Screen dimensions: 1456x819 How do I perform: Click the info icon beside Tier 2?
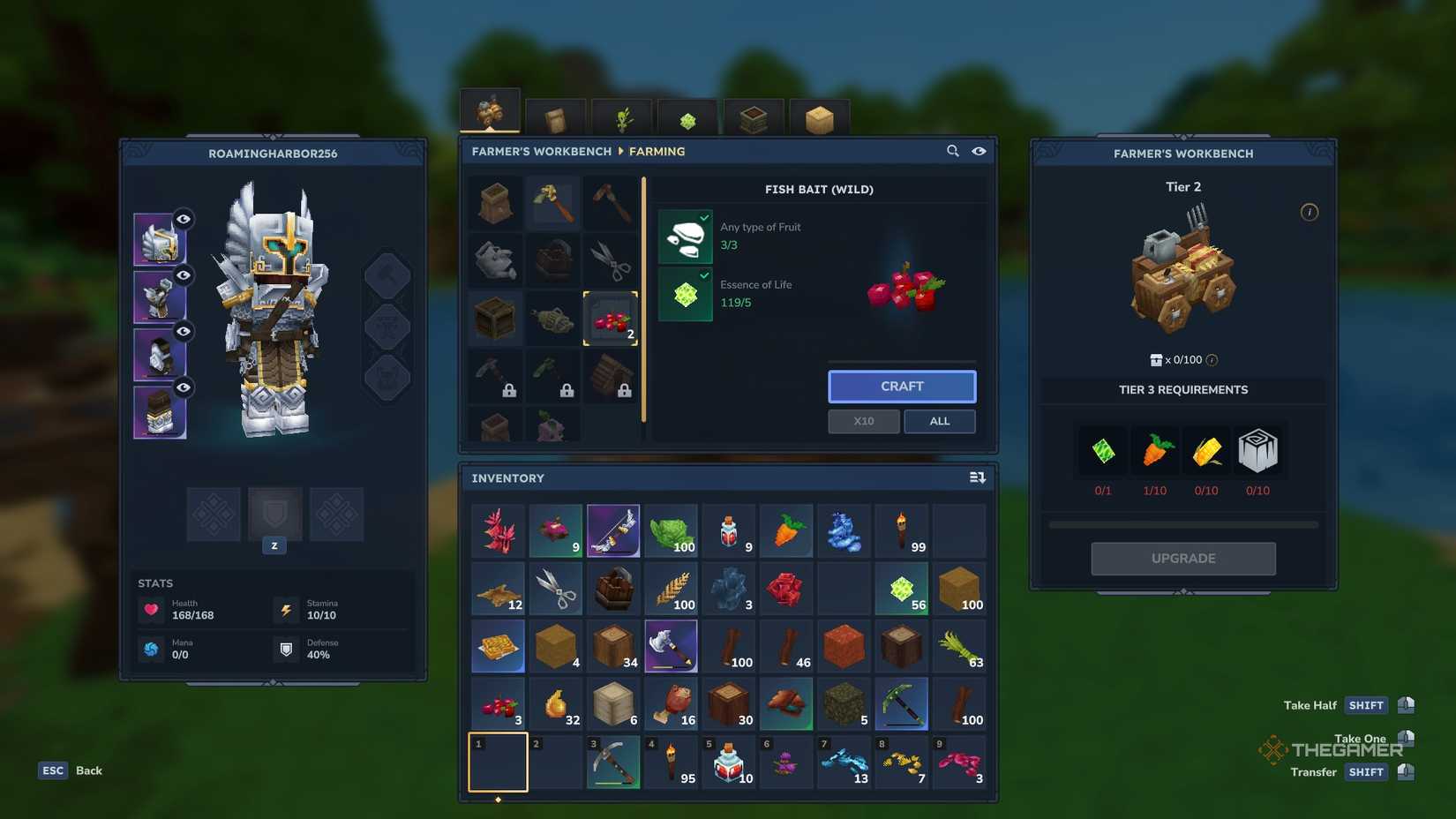[1310, 212]
